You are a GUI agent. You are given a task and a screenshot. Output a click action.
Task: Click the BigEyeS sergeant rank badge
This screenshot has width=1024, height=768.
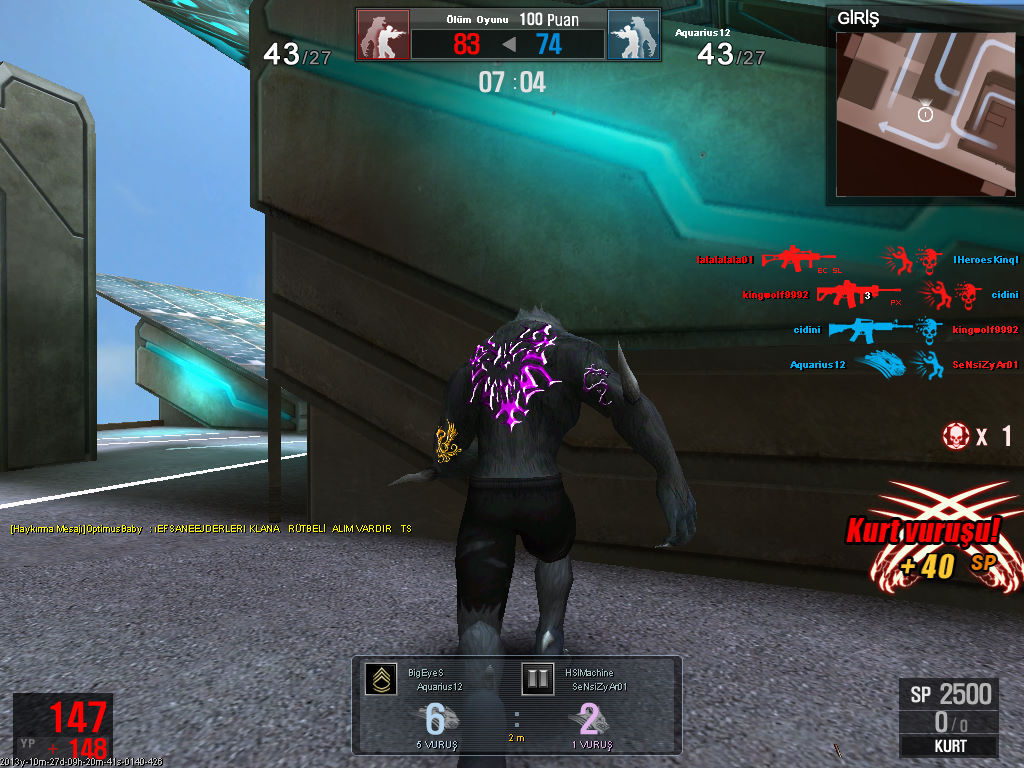tap(379, 680)
